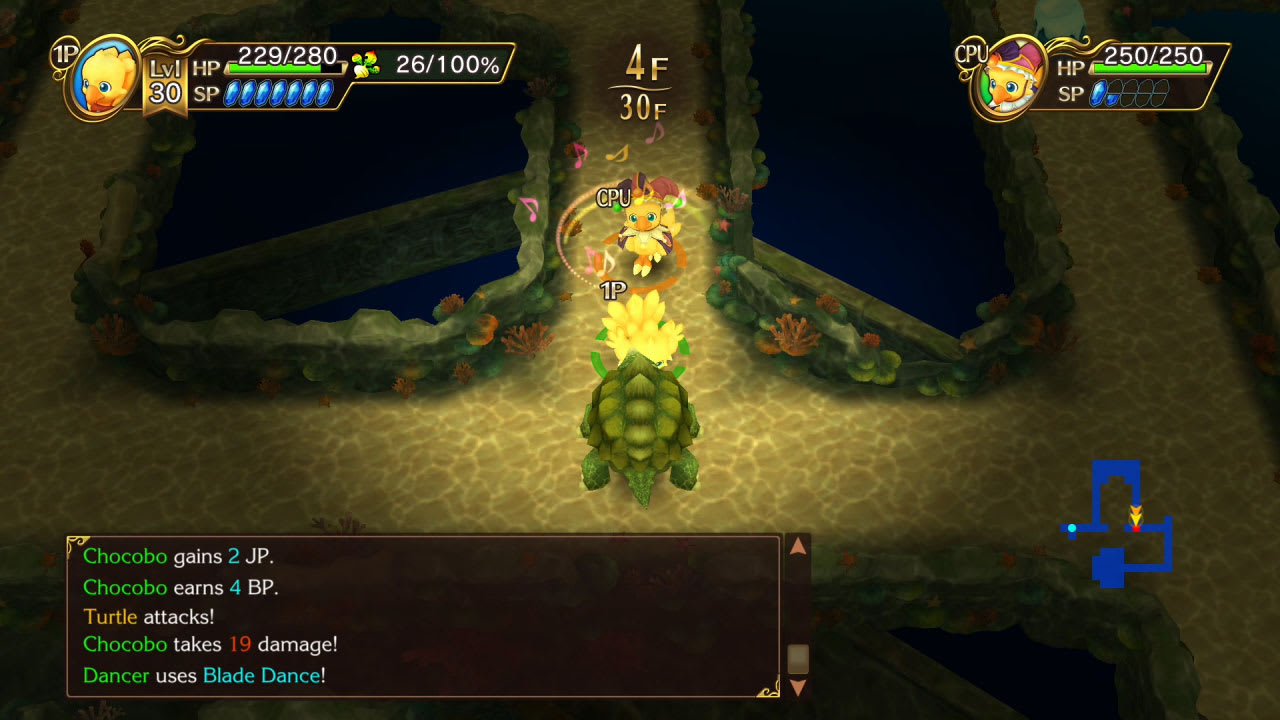Expand the message log scrollbar thumb

point(796,655)
